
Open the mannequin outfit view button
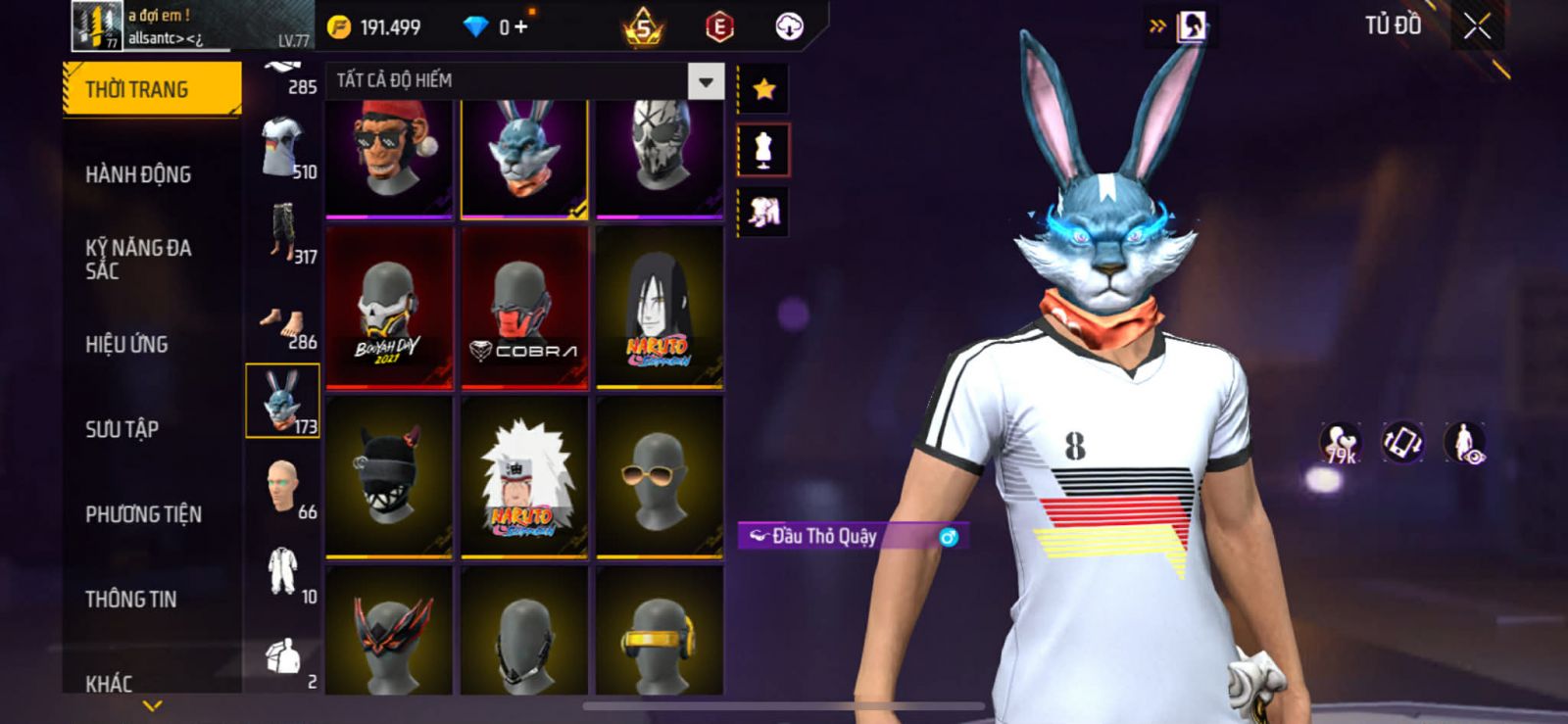tap(763, 150)
